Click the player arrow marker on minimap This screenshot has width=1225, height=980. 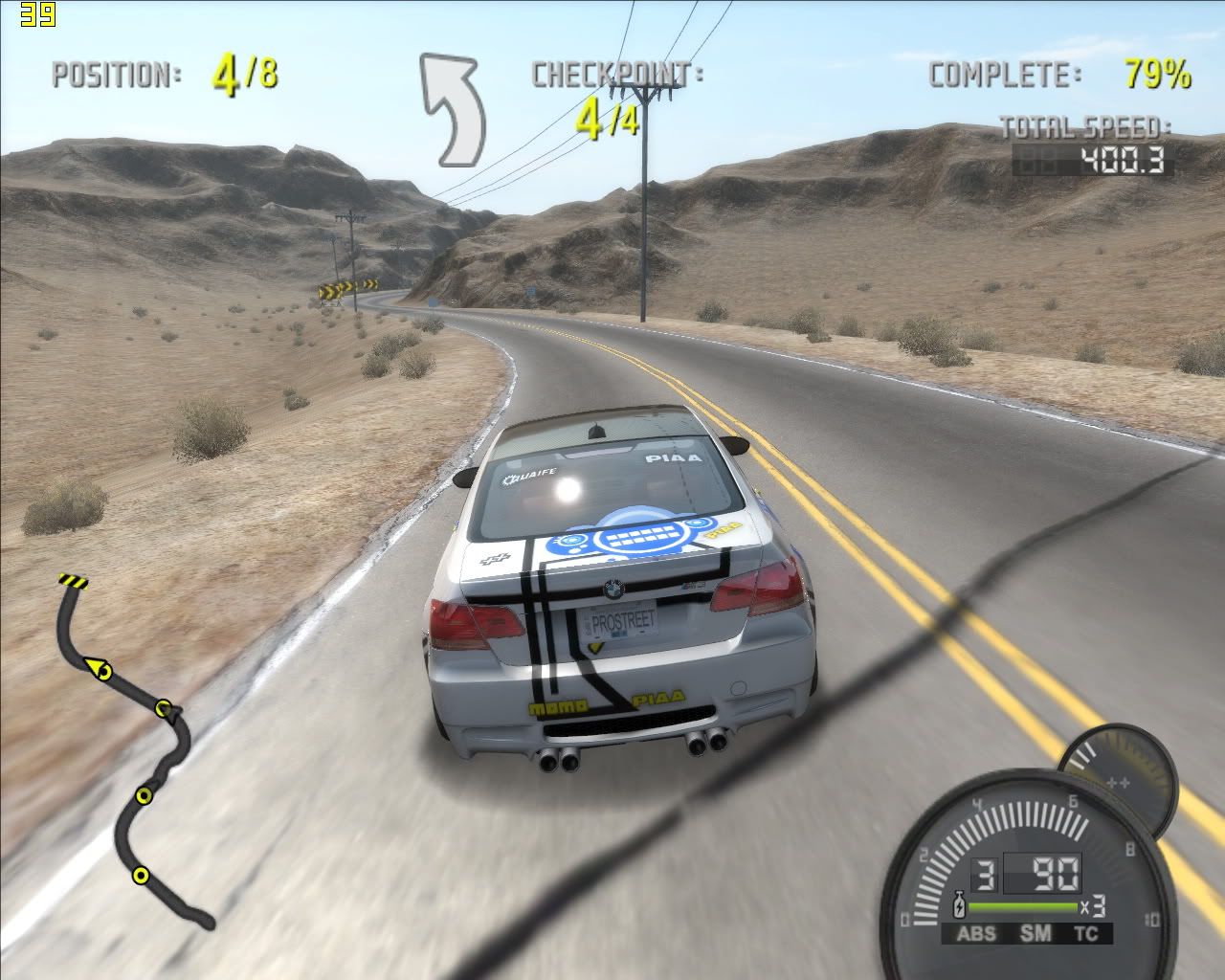(97, 668)
